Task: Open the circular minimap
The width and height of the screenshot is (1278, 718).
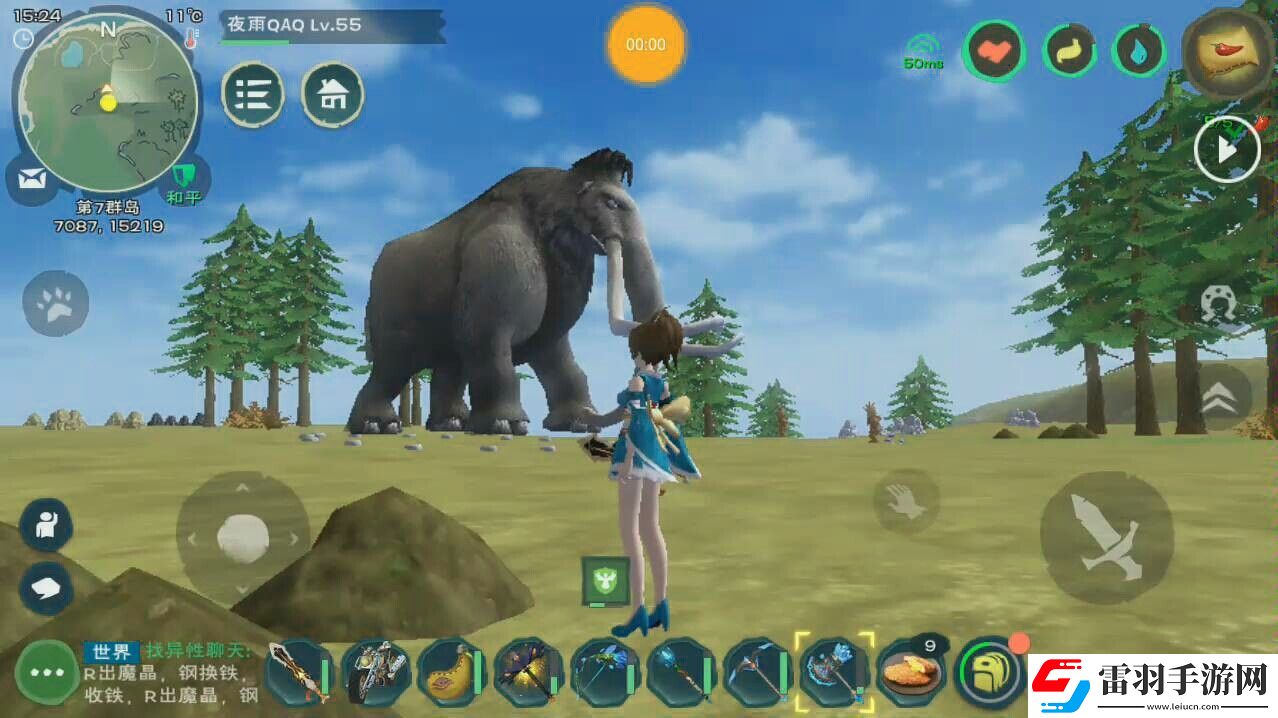Action: (108, 104)
